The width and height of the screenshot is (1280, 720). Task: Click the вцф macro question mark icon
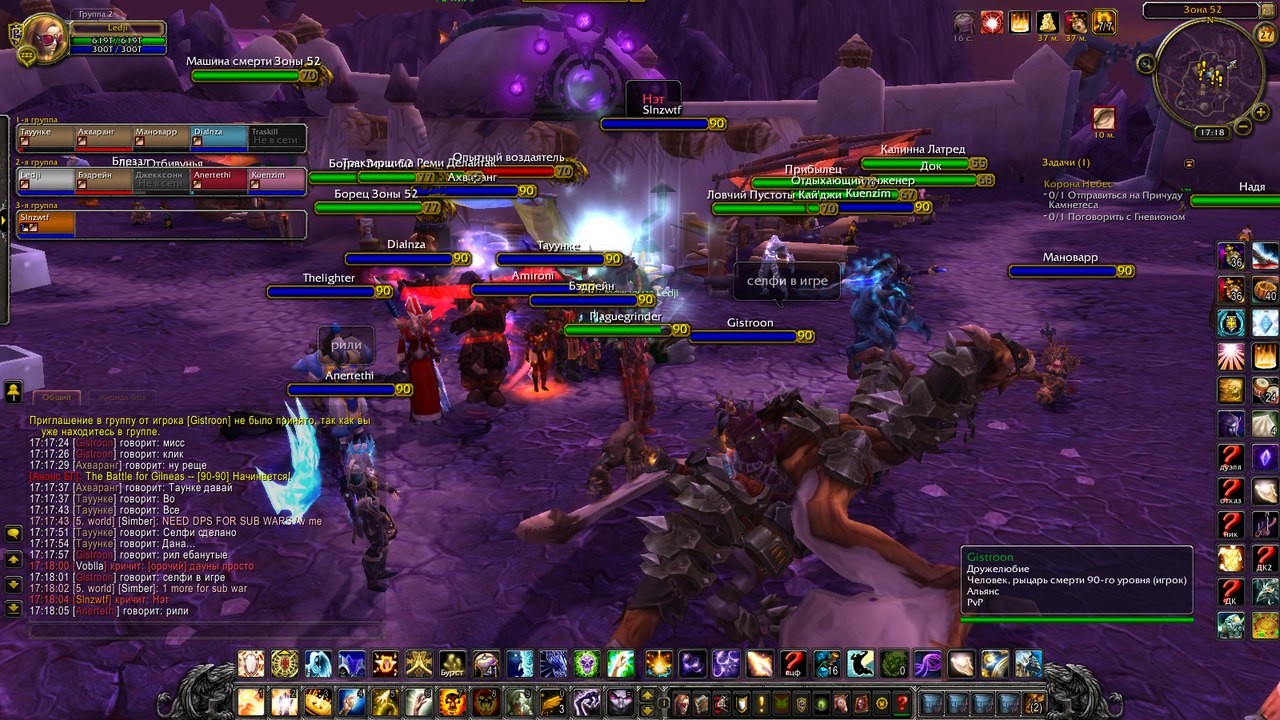pos(793,664)
